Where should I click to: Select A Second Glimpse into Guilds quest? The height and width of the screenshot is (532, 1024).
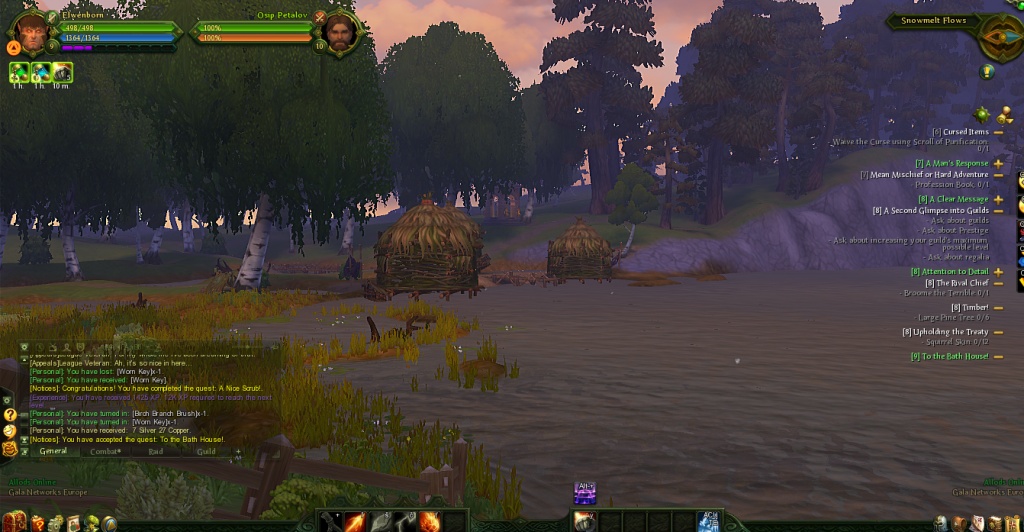[930, 211]
